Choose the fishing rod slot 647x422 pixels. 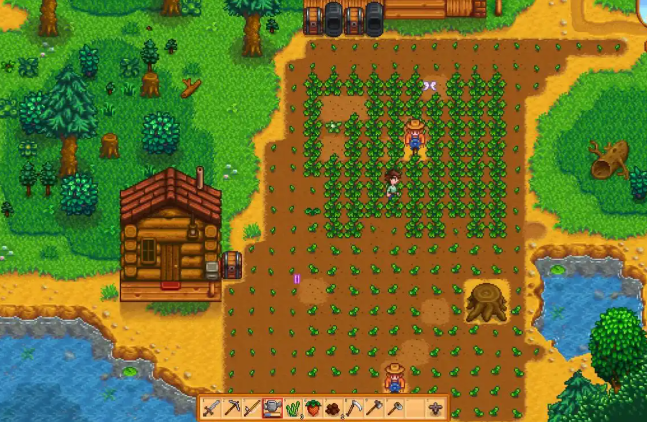pyautogui.click(x=252, y=409)
